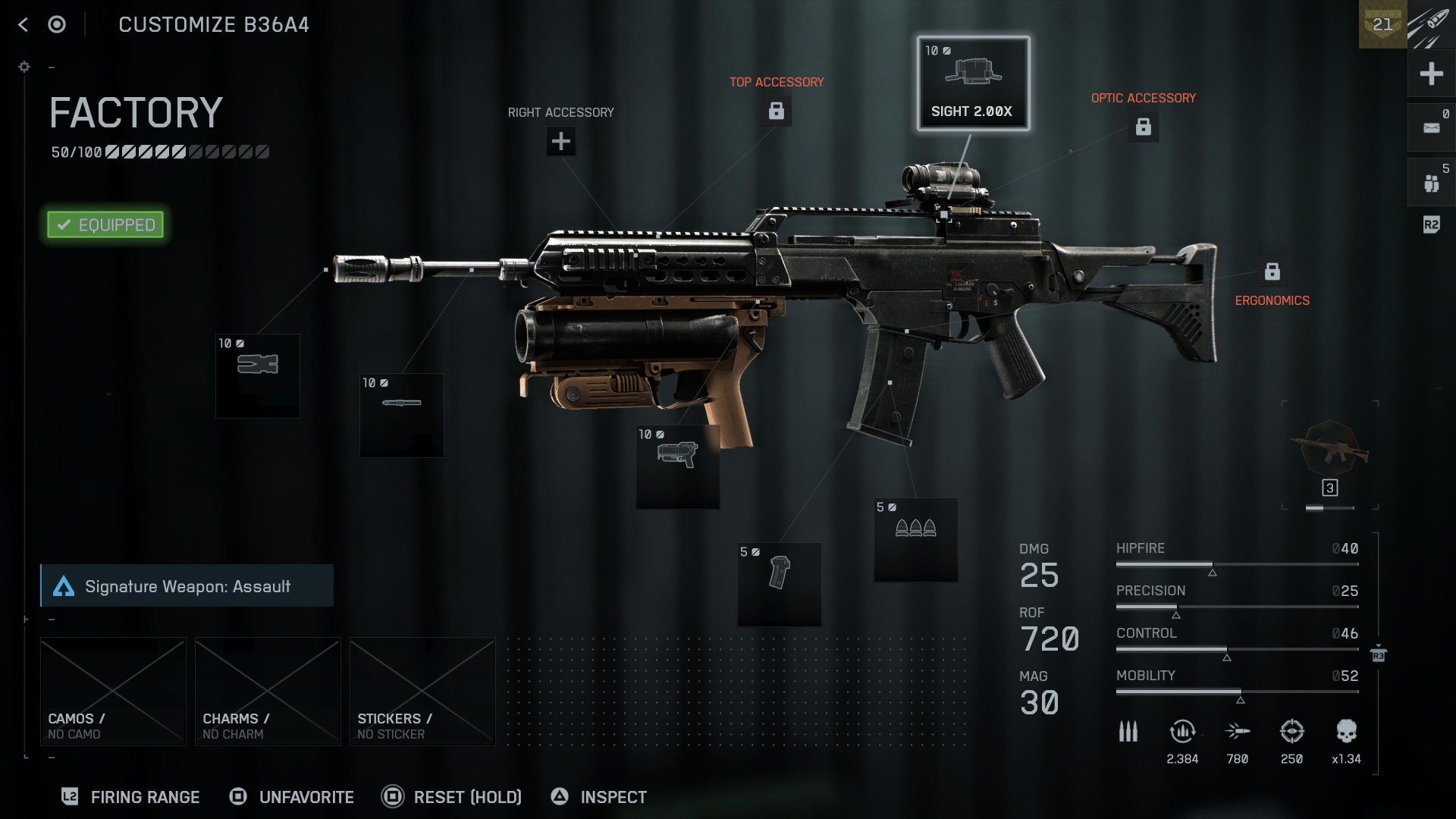Open the mail envelope icon
Viewport: 1456px width, 819px height.
pyautogui.click(x=1431, y=127)
